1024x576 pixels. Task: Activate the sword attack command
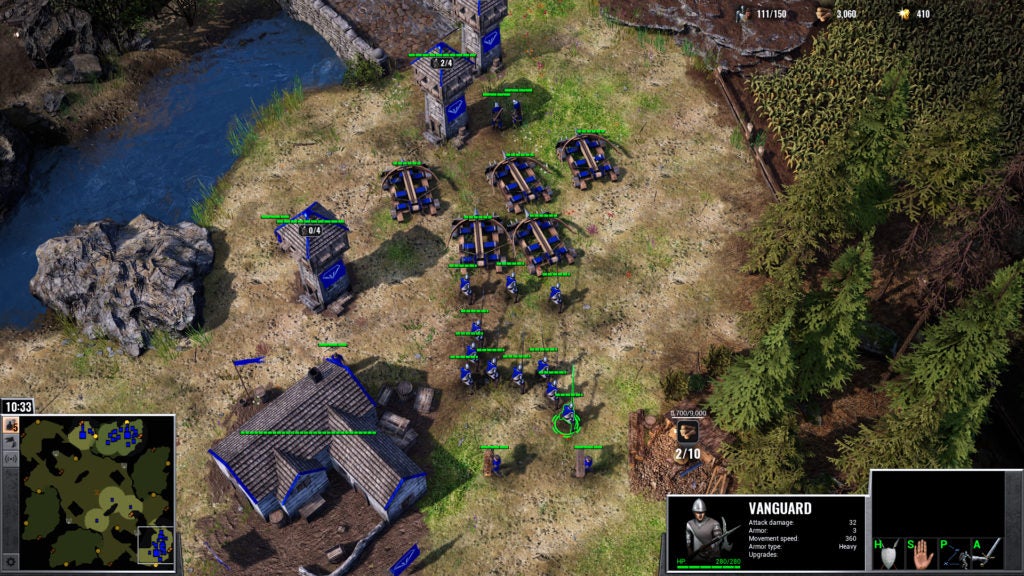click(x=985, y=553)
